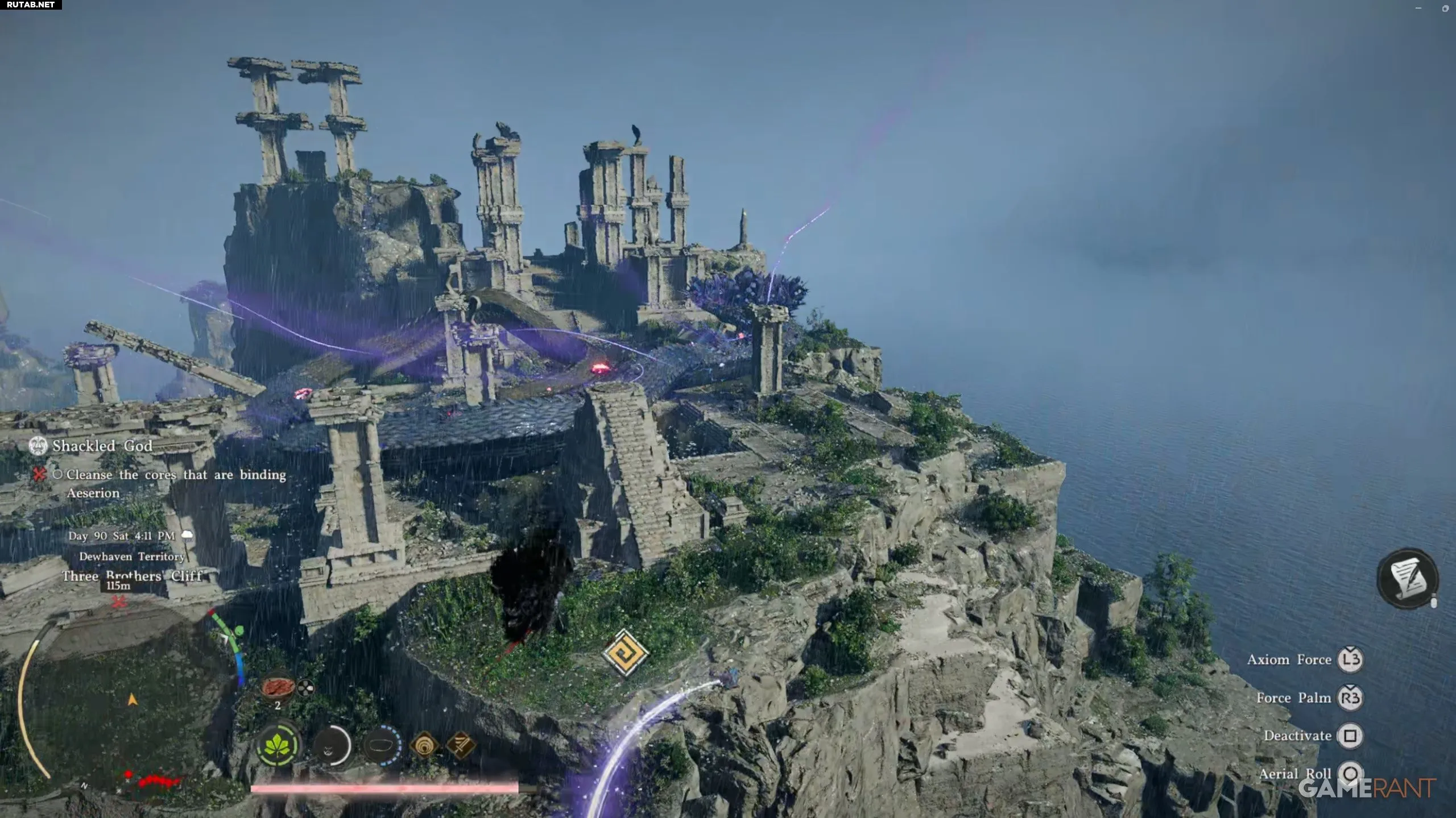
Task: Activate the golden sword skill diamond
Action: pyautogui.click(x=460, y=744)
